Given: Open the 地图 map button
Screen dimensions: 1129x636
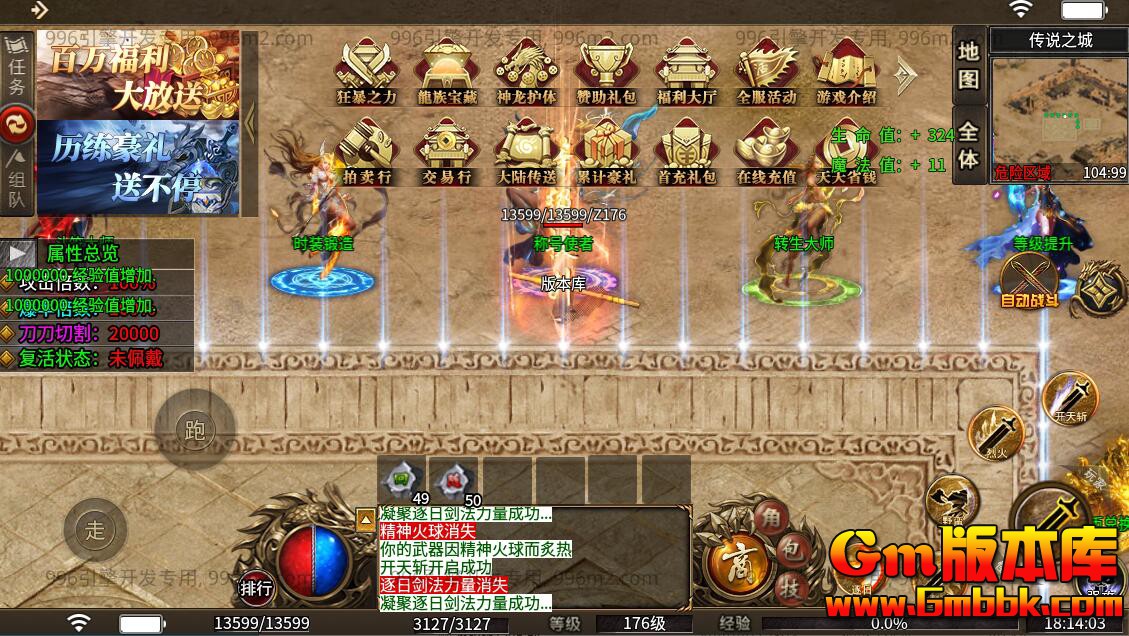Looking at the screenshot, I should click(x=967, y=65).
